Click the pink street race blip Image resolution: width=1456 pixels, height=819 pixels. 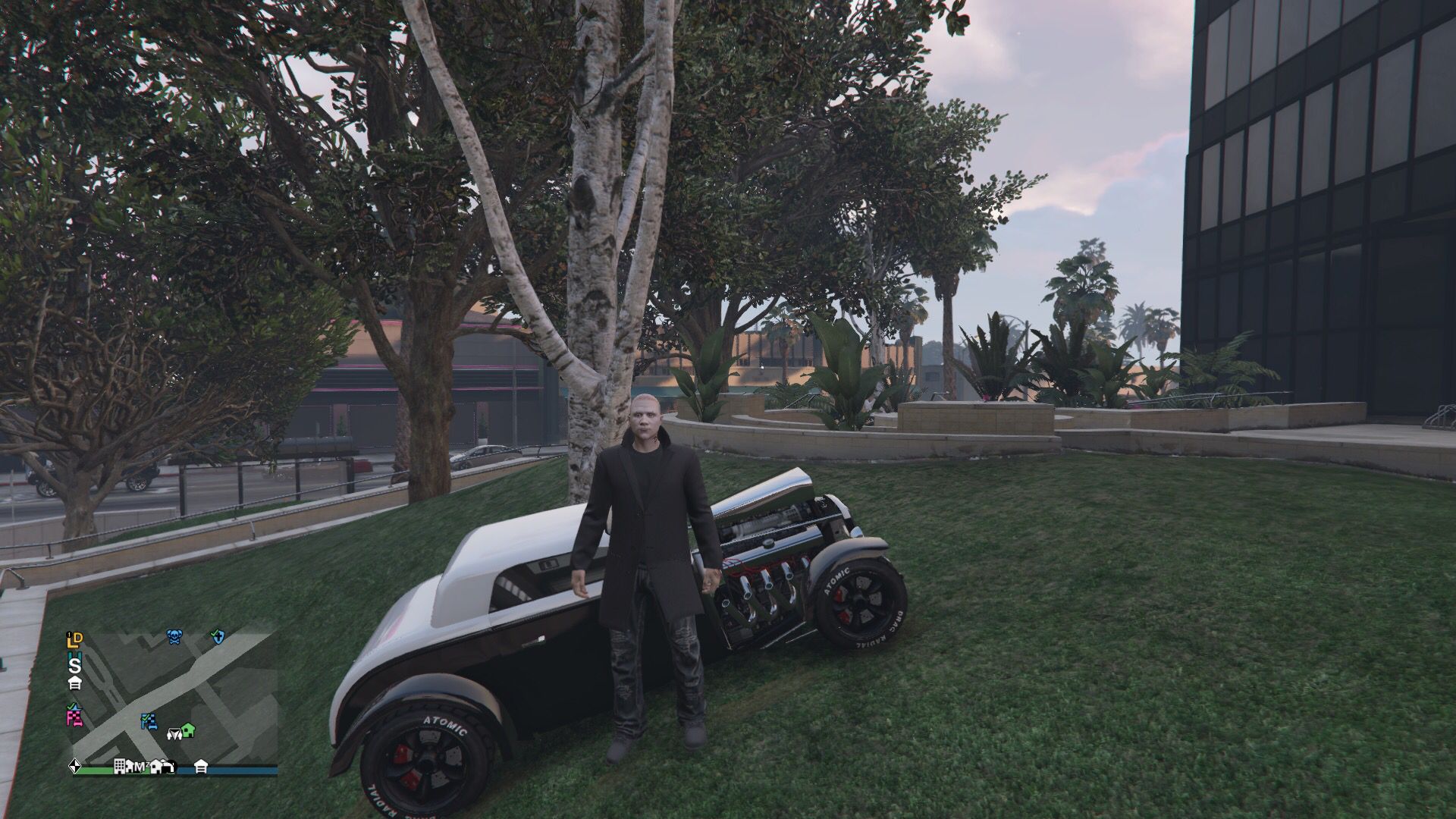(x=74, y=721)
